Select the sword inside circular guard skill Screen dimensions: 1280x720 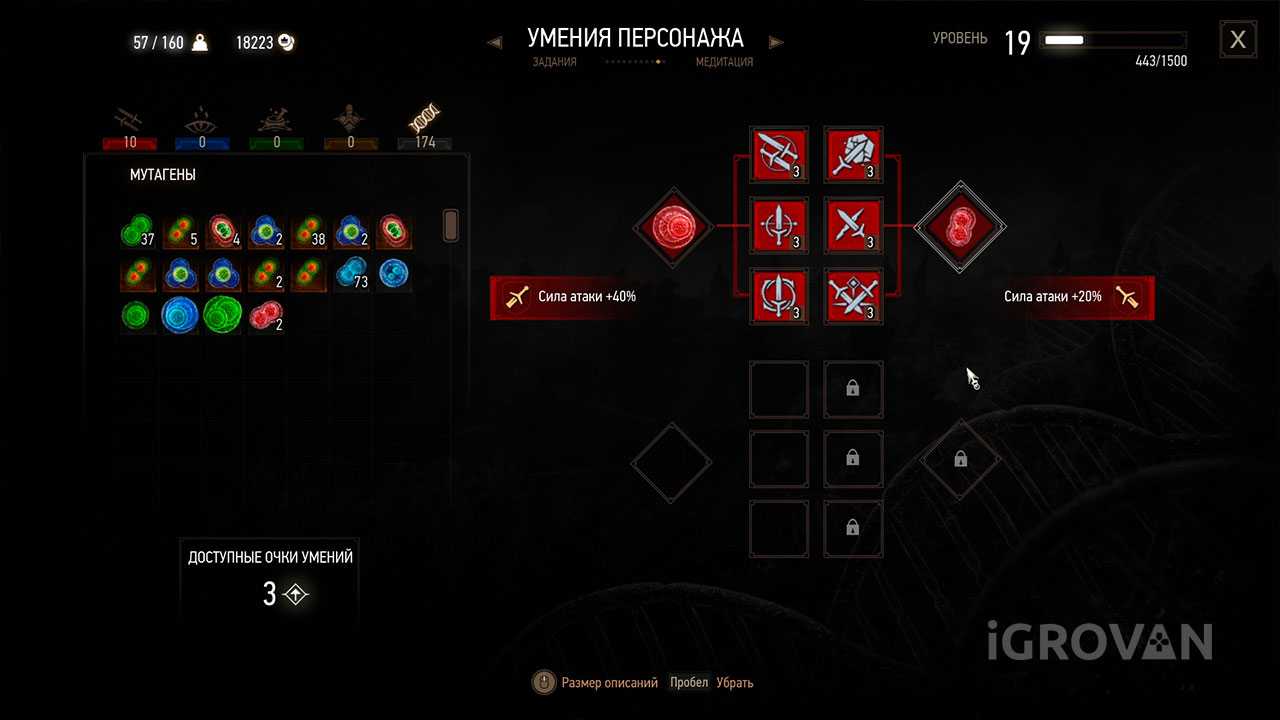(779, 297)
